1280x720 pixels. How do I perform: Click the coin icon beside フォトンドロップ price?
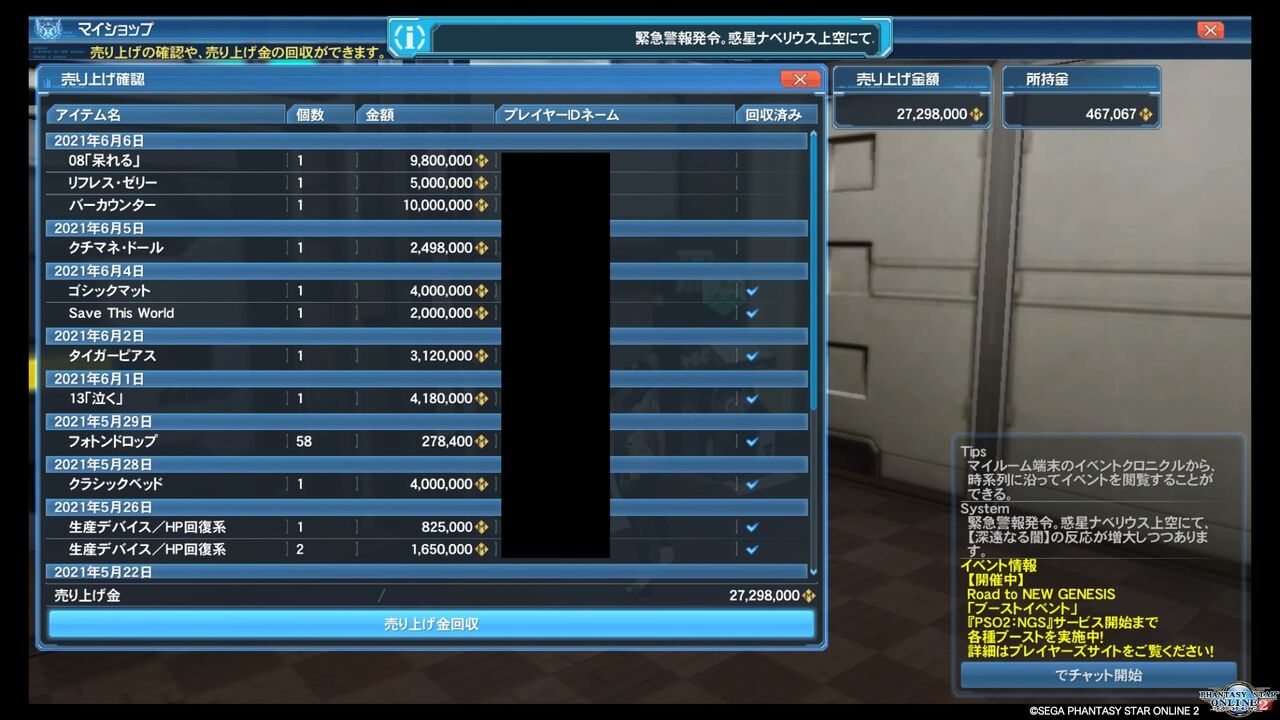tap(481, 441)
